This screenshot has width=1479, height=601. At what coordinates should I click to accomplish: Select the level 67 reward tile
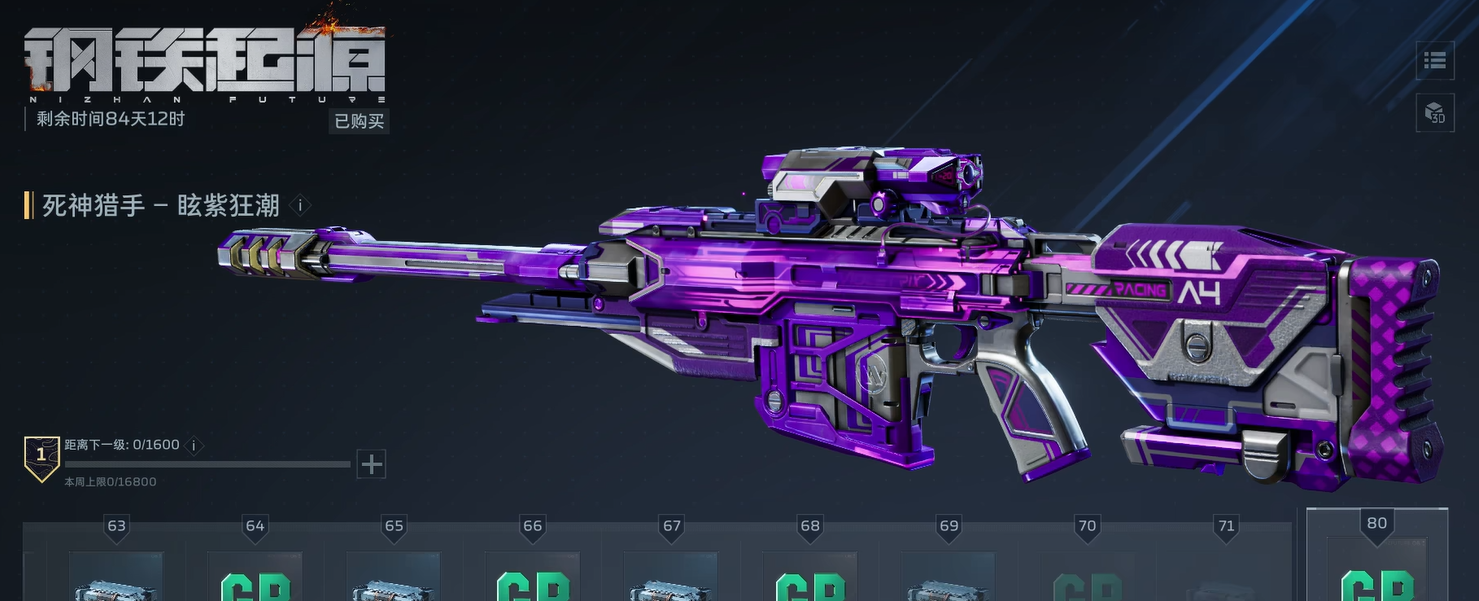(671, 578)
